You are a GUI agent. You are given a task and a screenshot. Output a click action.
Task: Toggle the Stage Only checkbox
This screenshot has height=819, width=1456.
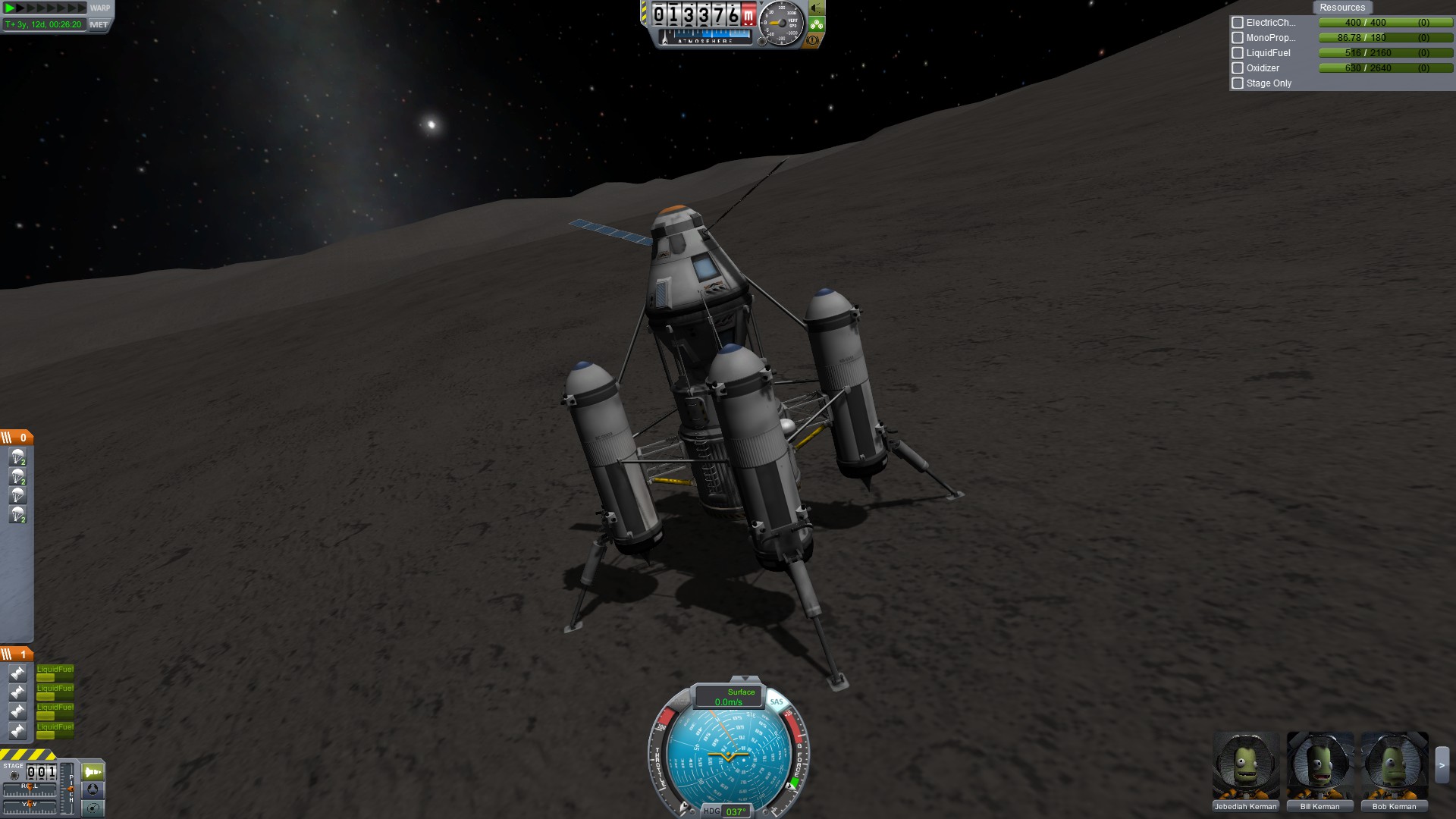coord(1238,83)
